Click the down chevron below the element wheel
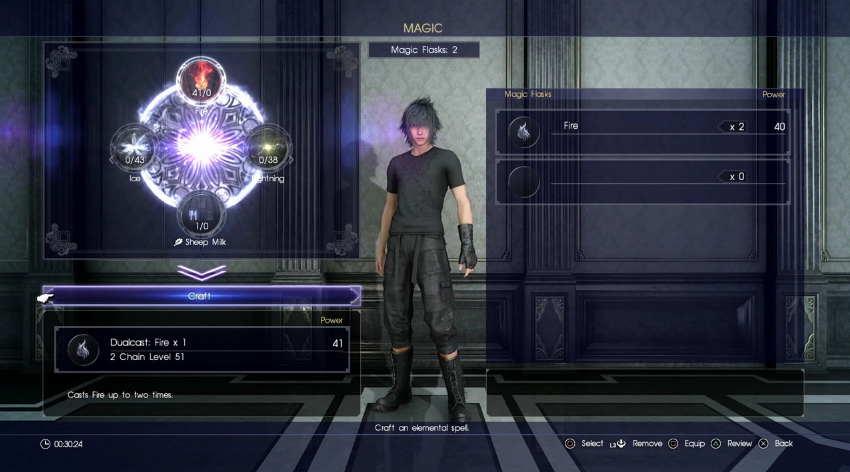 click(x=200, y=272)
